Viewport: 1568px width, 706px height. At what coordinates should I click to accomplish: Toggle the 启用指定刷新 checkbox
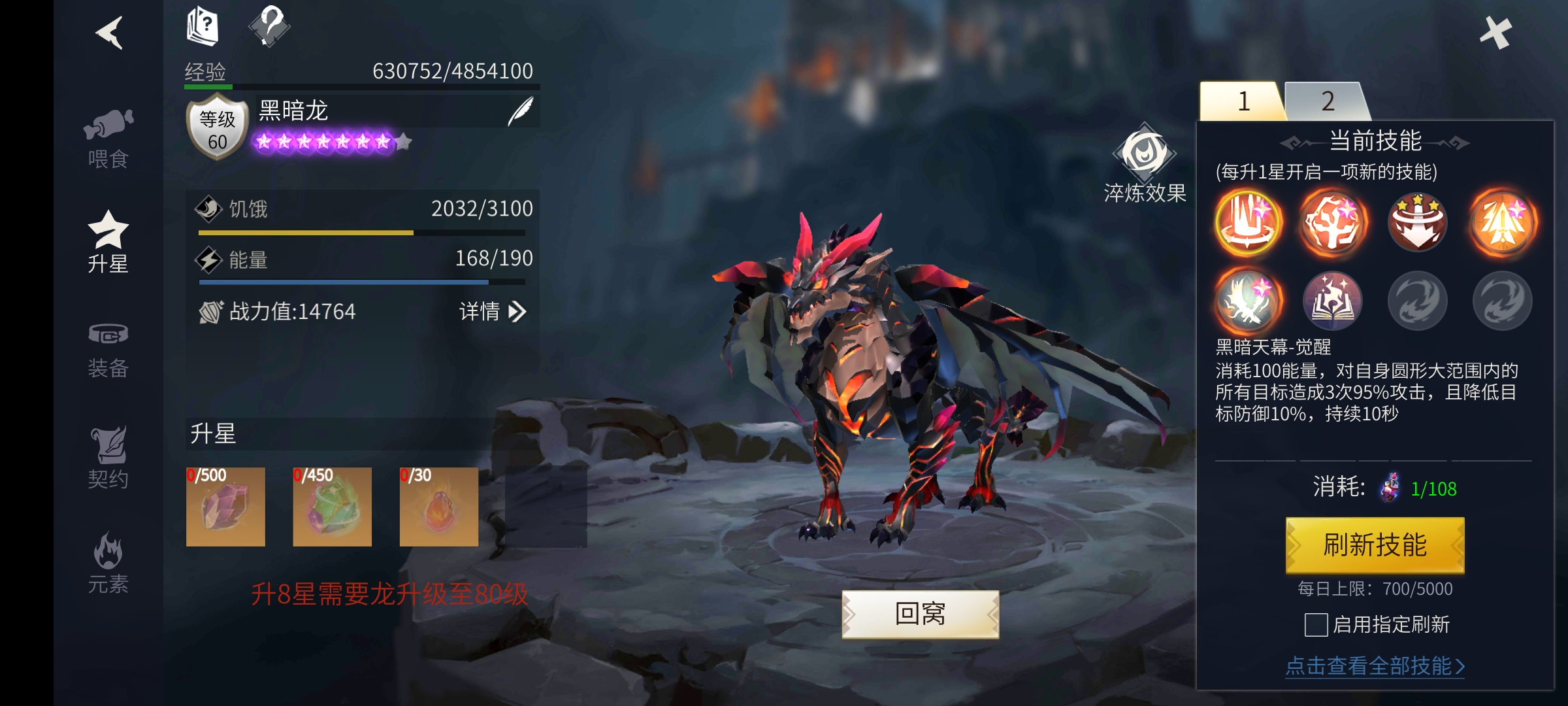pos(1316,625)
